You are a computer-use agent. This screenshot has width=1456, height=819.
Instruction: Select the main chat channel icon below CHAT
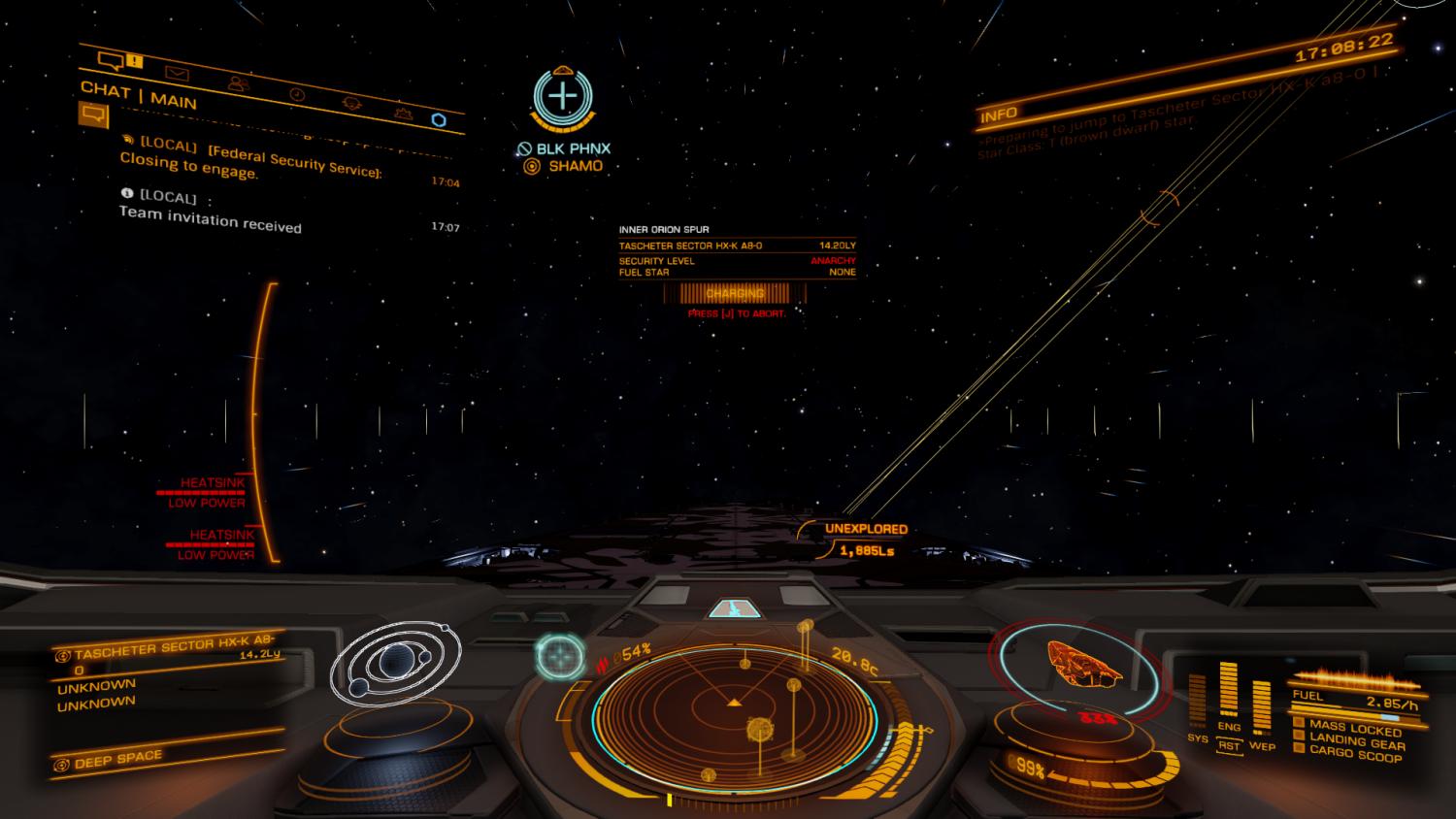[92, 115]
